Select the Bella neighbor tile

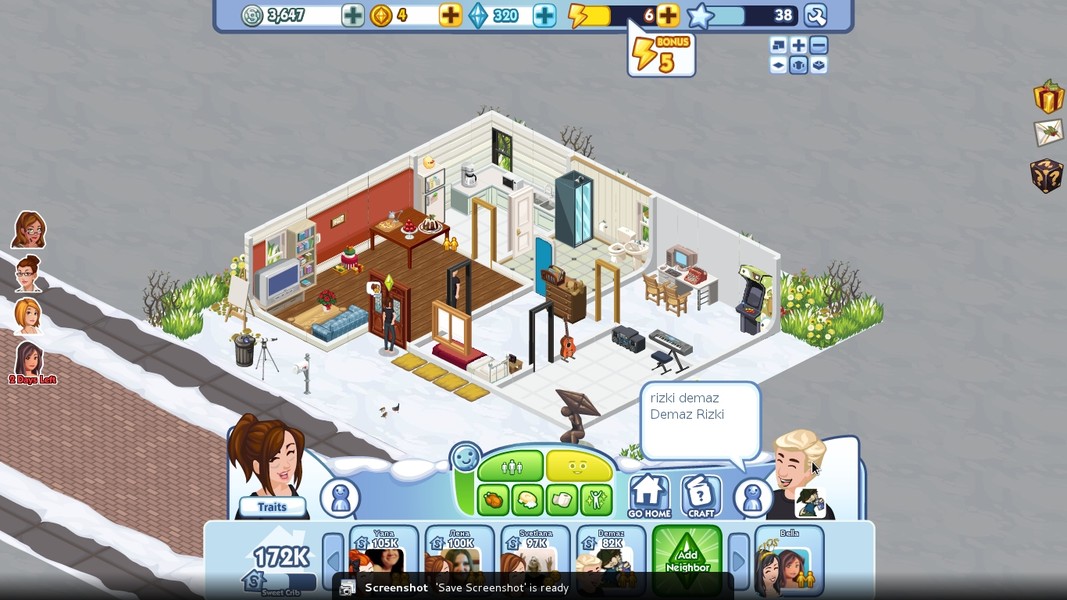pyautogui.click(x=789, y=558)
